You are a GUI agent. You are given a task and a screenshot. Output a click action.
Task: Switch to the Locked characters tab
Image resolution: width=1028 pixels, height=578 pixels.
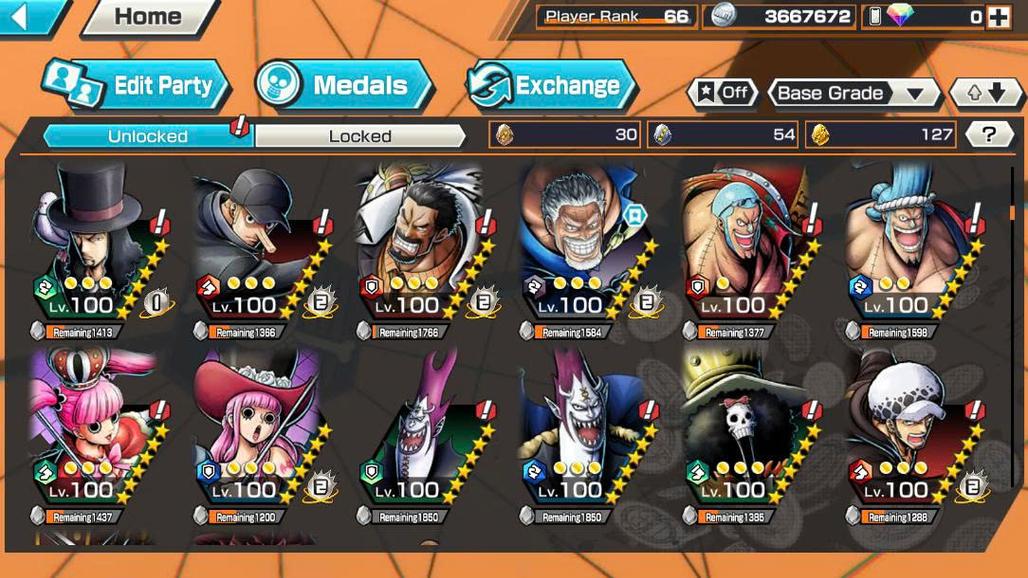click(x=360, y=136)
